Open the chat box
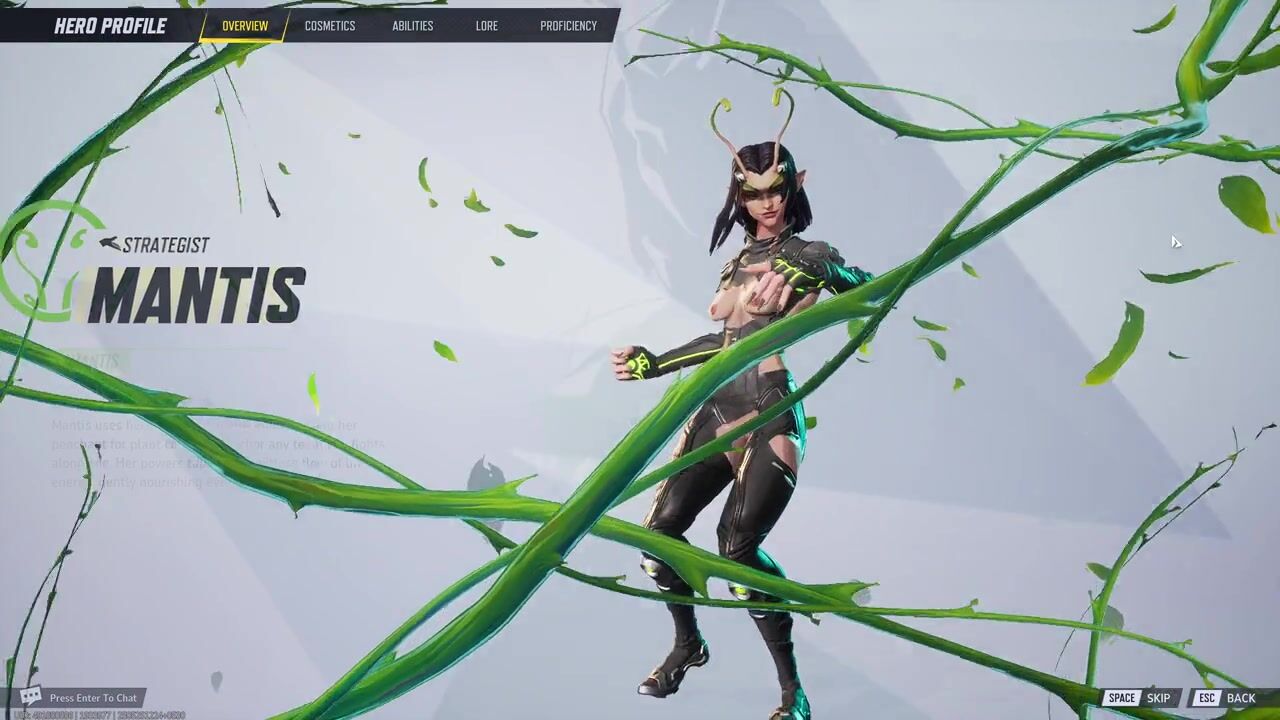Image resolution: width=1280 pixels, height=720 pixels. (x=82, y=698)
